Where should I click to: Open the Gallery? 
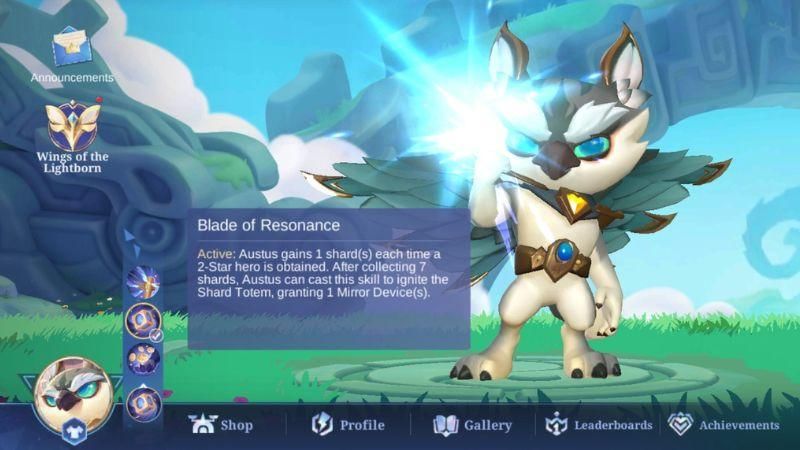click(472, 425)
